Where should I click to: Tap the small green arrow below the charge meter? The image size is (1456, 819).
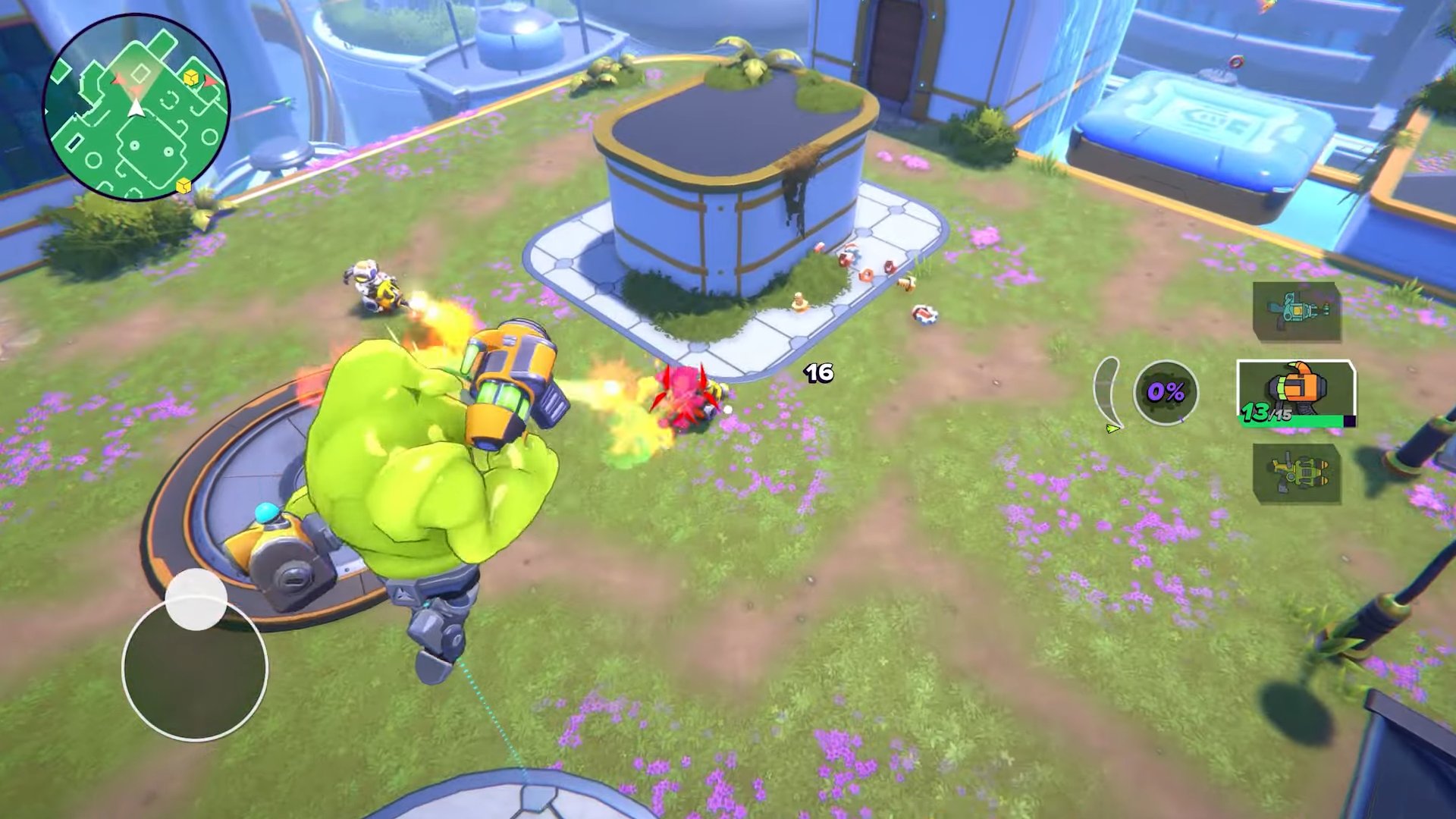pyautogui.click(x=1112, y=429)
